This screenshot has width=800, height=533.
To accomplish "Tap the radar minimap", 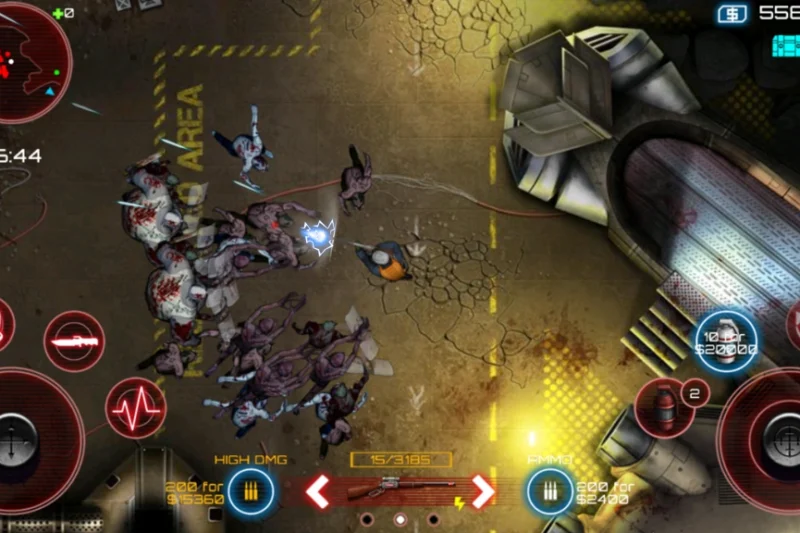I will [30, 60].
